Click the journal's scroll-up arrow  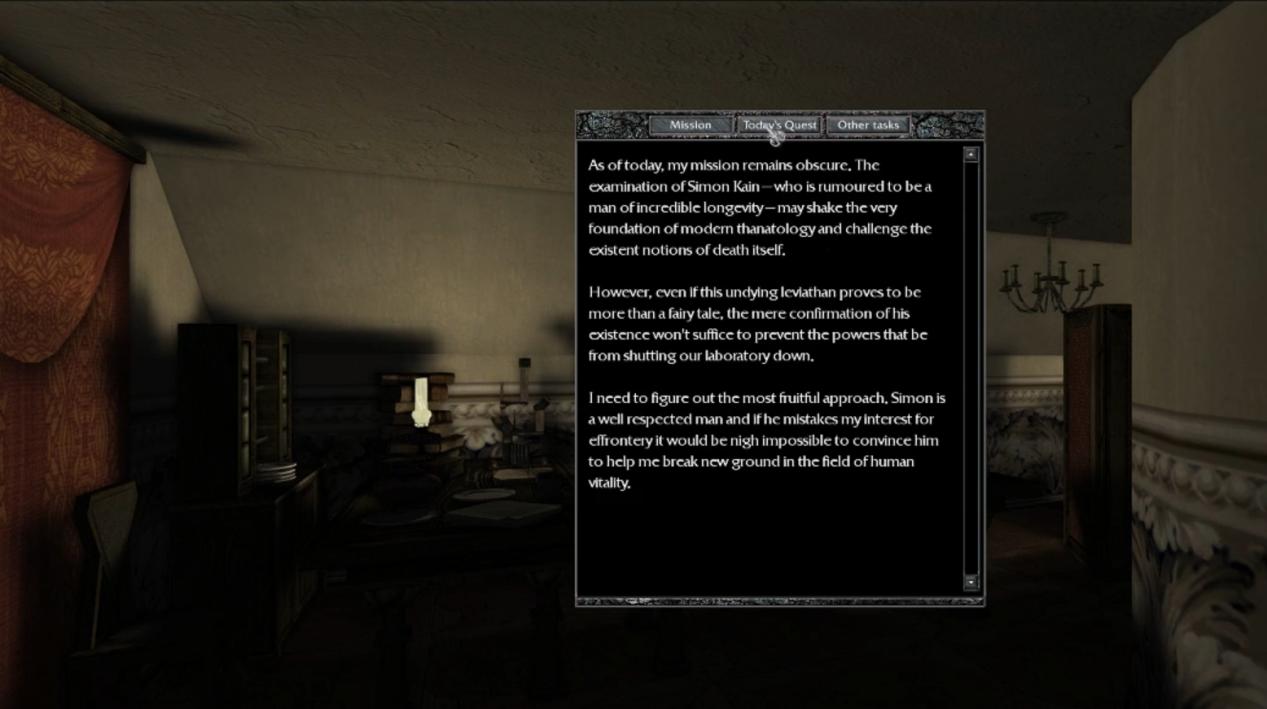pos(970,154)
